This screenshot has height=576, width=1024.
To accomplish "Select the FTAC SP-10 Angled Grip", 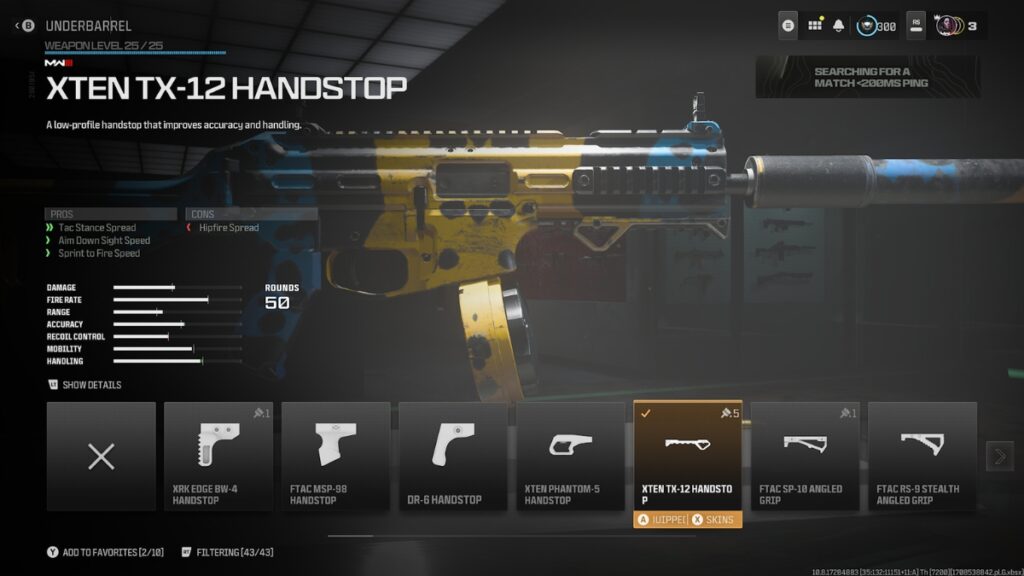I will point(805,456).
